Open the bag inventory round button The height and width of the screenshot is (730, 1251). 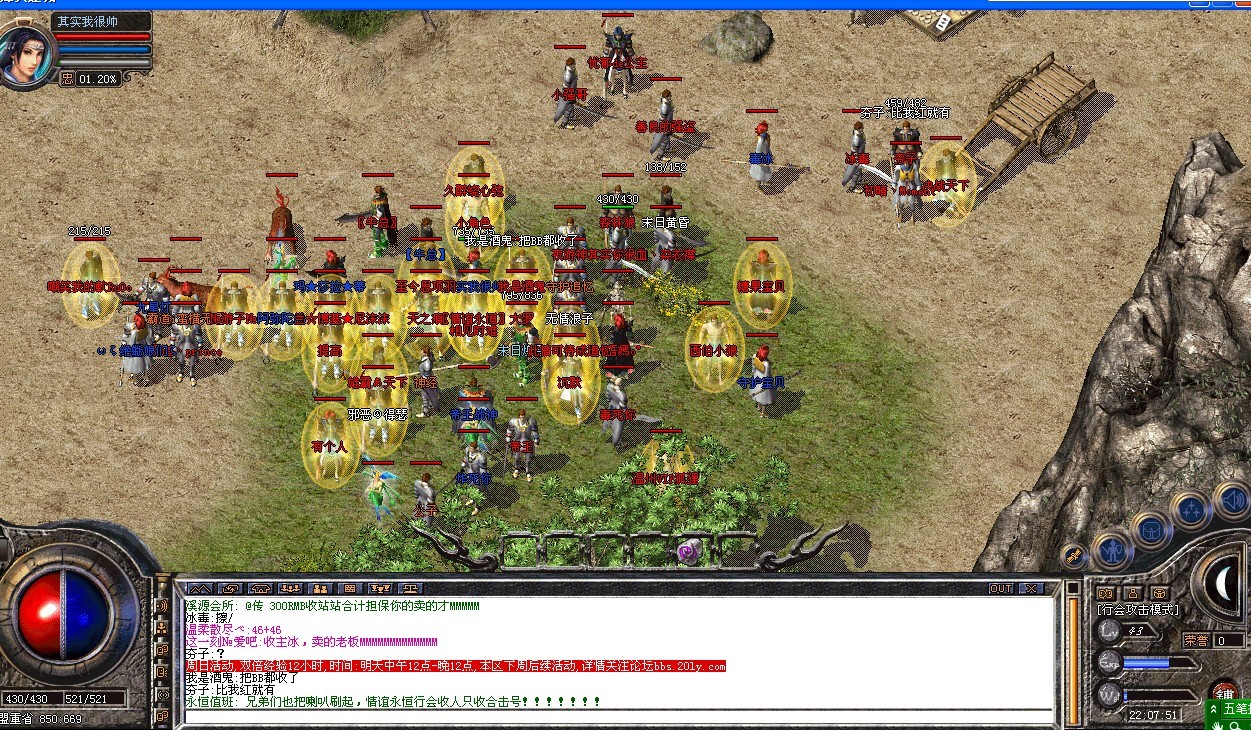click(x=1151, y=530)
